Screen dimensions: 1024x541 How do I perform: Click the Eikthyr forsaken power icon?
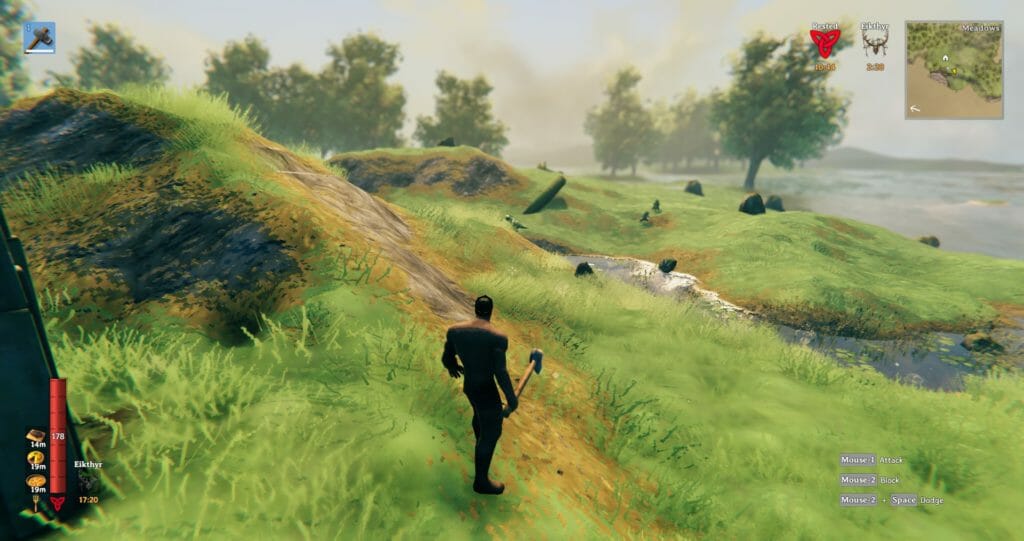(x=88, y=482)
